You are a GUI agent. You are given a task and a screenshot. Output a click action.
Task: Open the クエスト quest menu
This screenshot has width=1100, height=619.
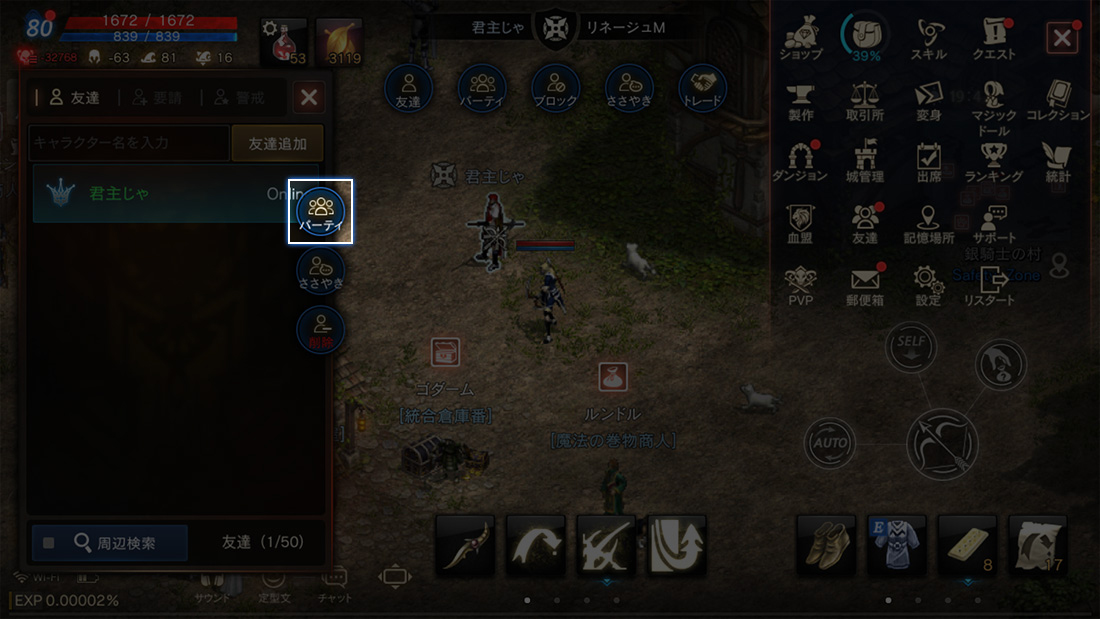(x=993, y=39)
